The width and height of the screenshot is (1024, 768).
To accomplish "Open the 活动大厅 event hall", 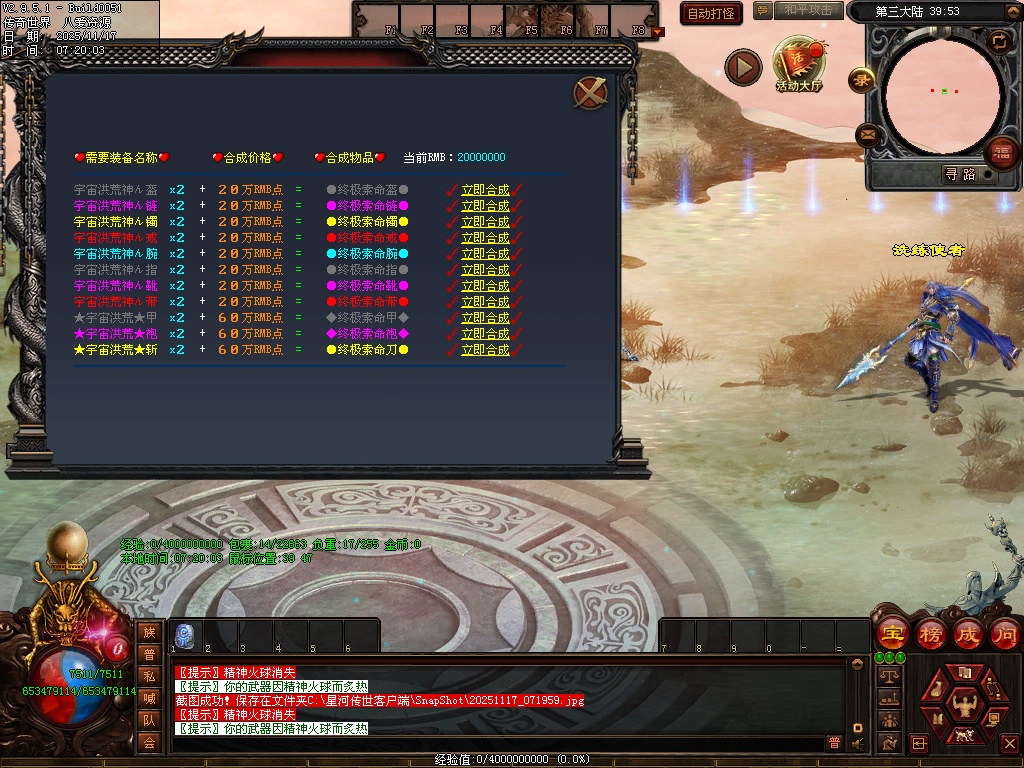I will coord(798,66).
